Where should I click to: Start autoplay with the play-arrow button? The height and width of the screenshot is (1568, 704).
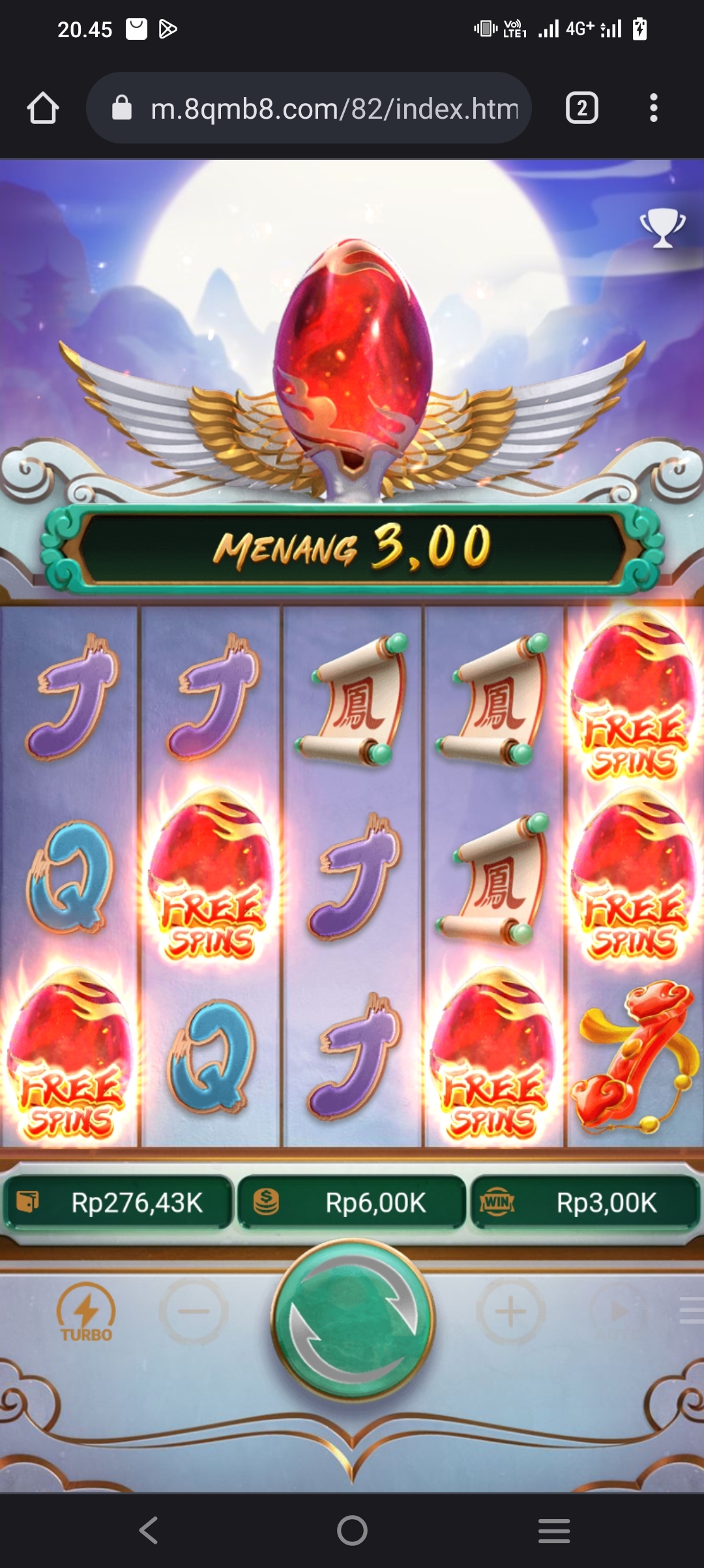[x=618, y=1311]
